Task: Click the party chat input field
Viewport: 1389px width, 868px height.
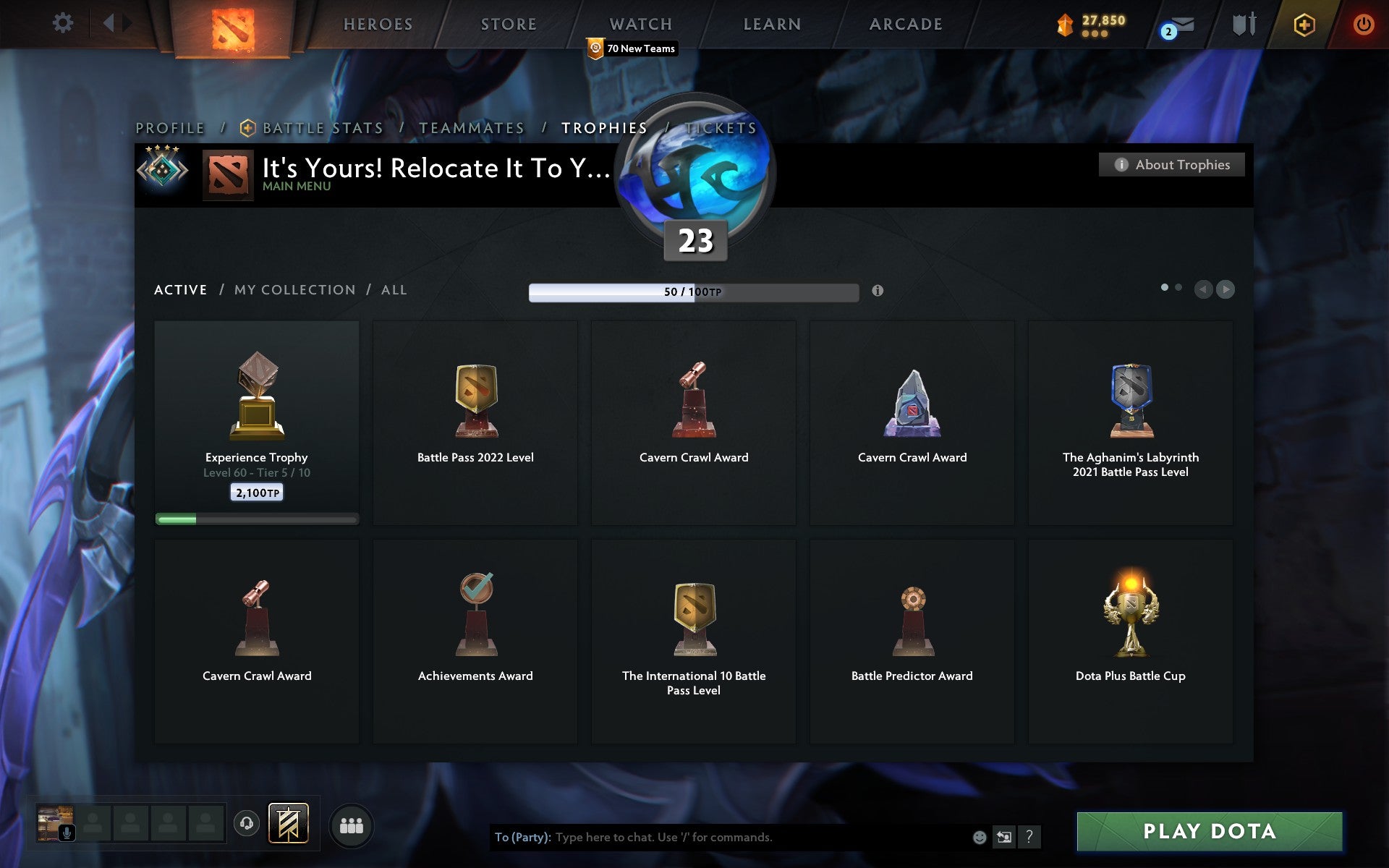Action: coord(723,838)
